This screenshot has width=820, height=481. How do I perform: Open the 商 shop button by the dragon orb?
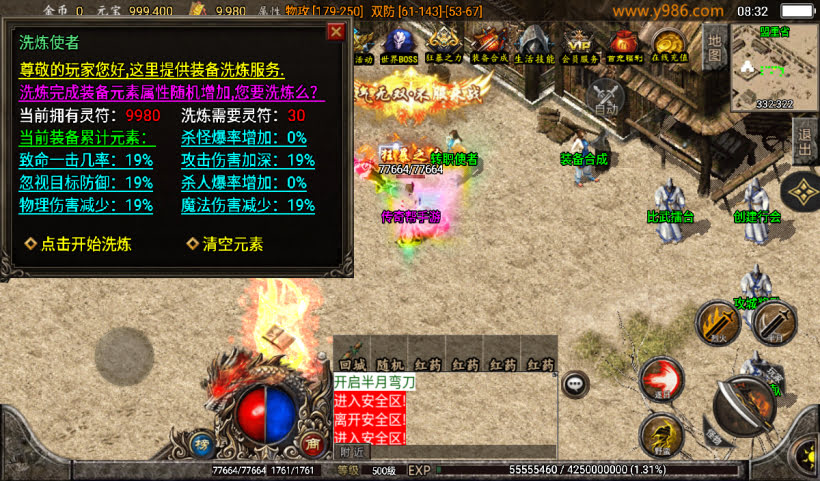click(312, 445)
